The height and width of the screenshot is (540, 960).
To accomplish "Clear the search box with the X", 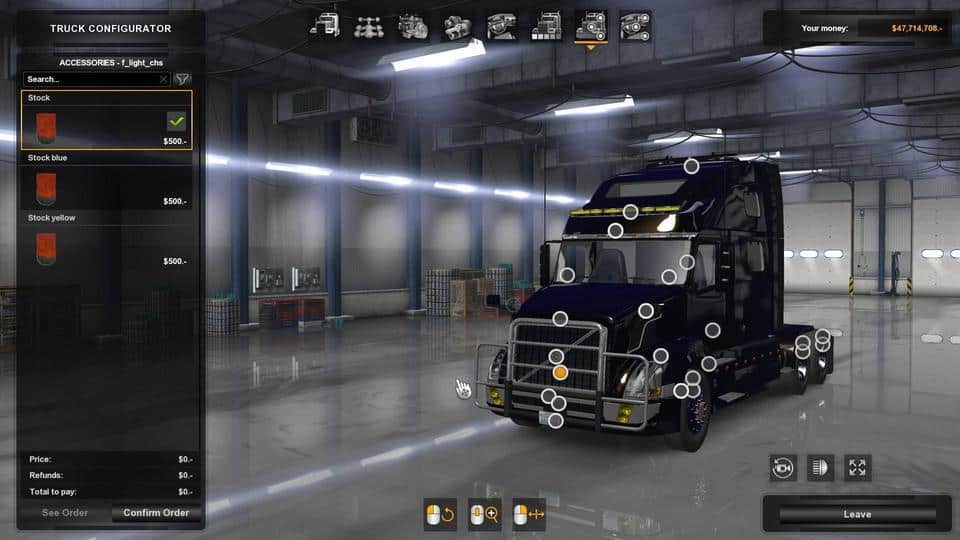I will [163, 79].
